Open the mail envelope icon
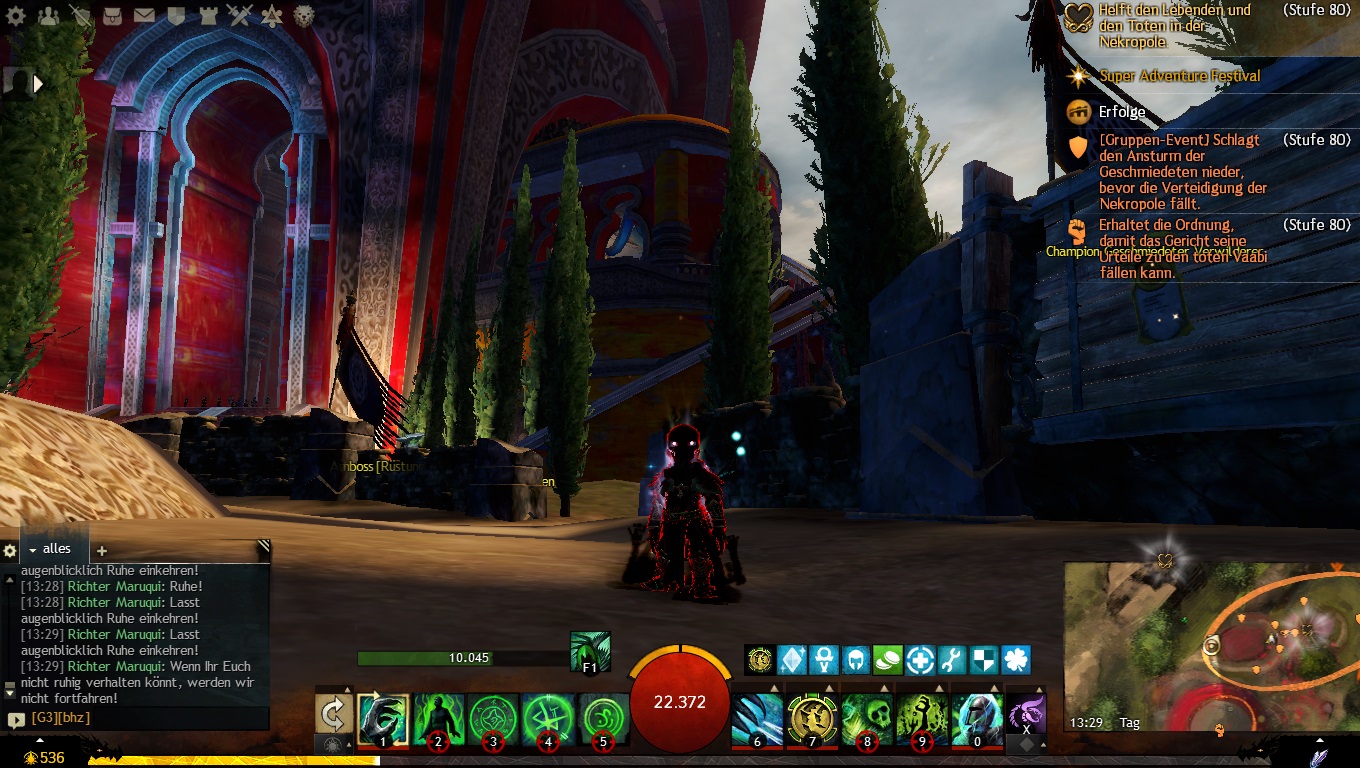 (x=144, y=15)
